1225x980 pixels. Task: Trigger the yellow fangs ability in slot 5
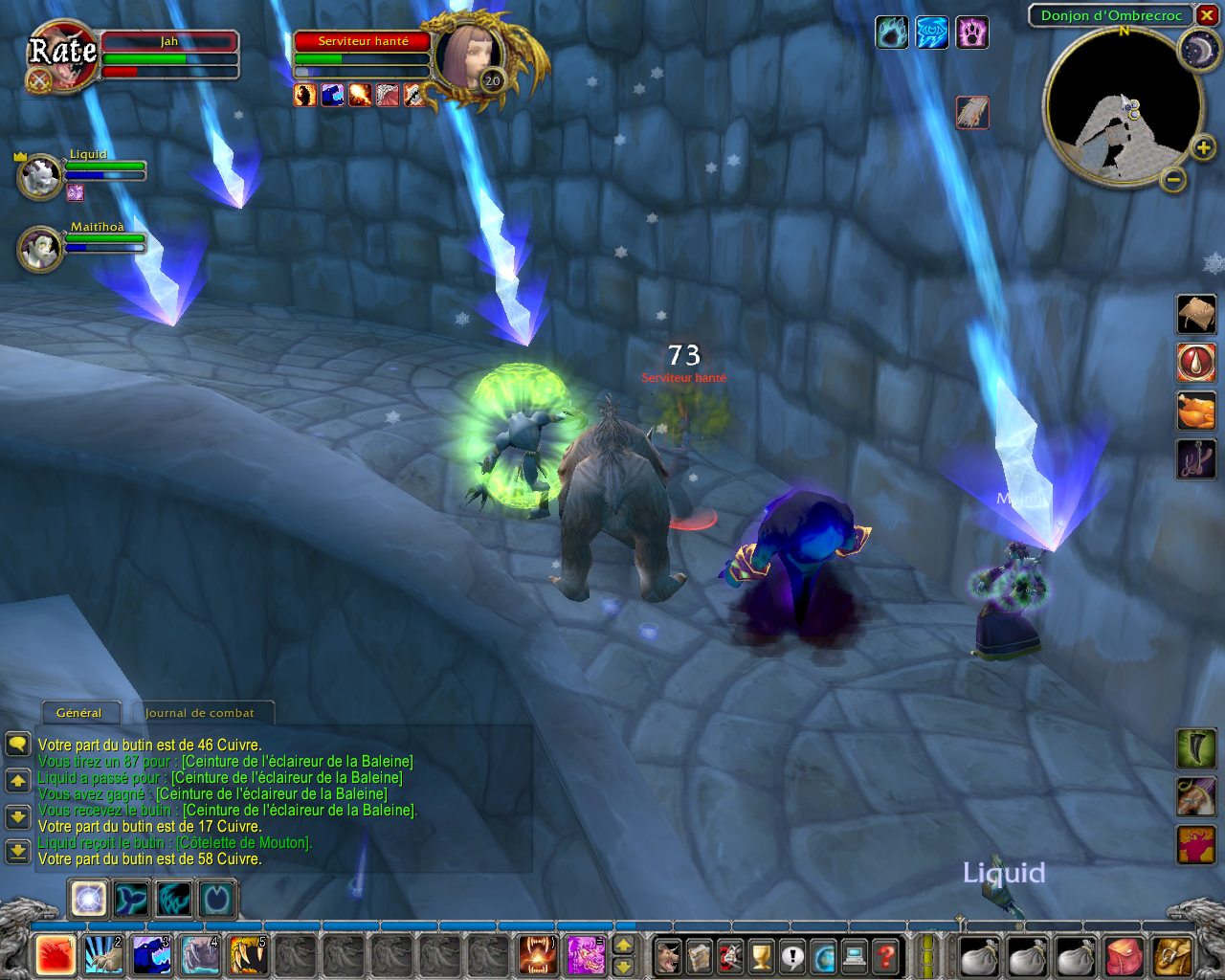pyautogui.click(x=249, y=955)
